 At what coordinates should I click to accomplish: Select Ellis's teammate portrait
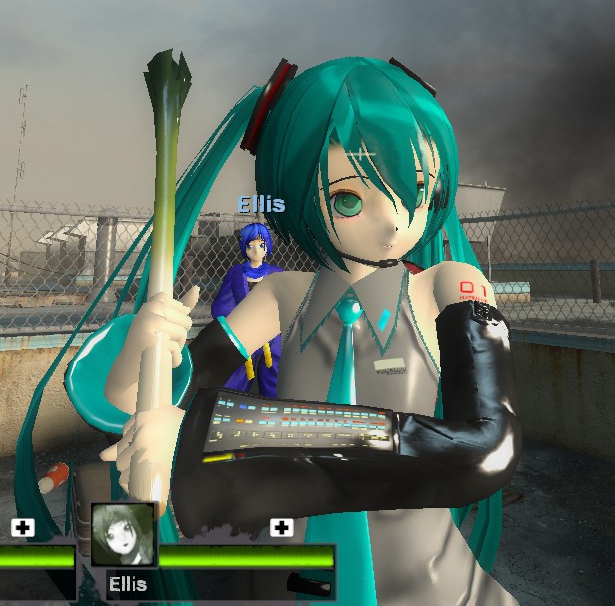pyautogui.click(x=123, y=536)
